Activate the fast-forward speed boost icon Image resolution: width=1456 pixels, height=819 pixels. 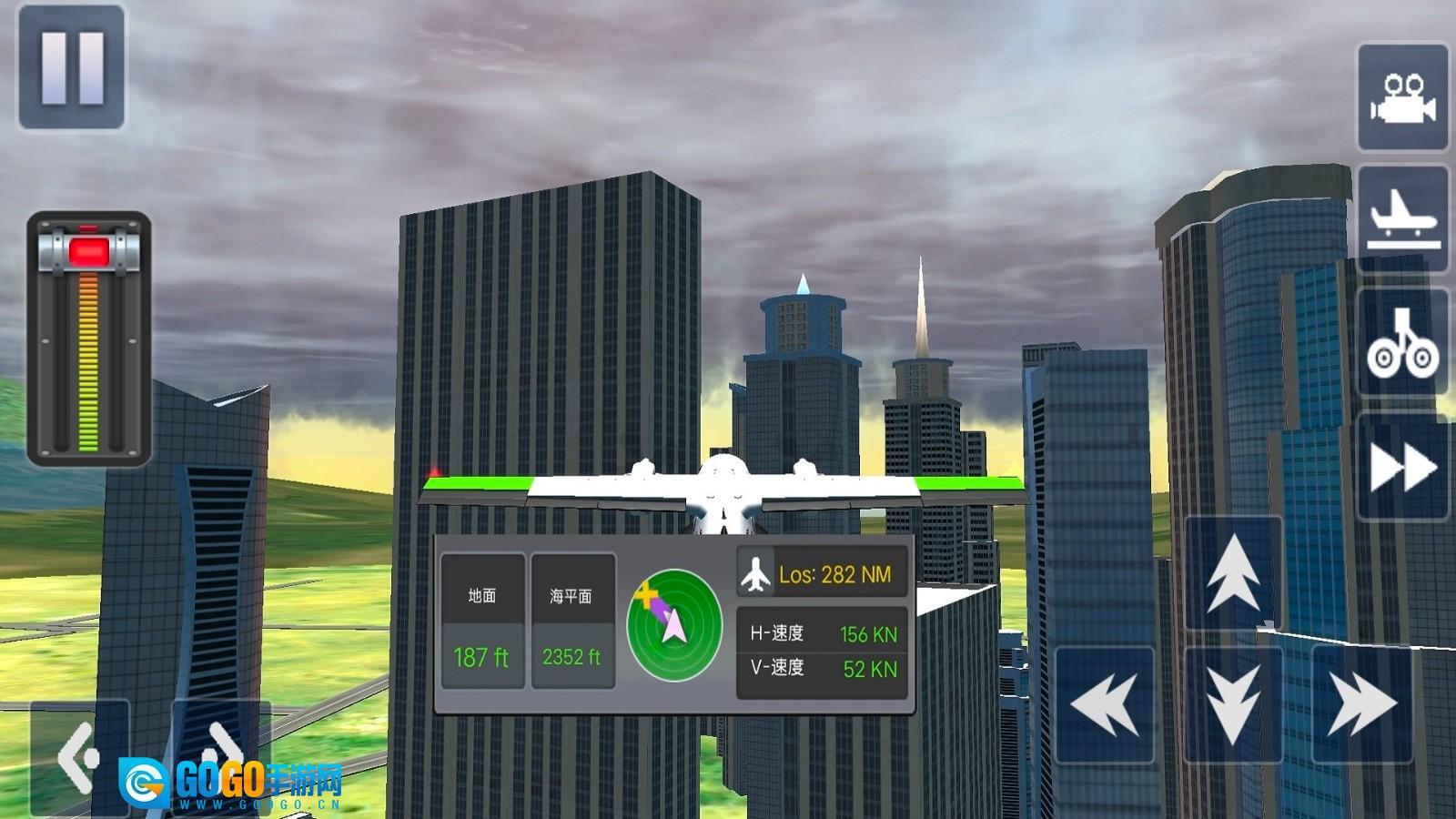[1403, 467]
